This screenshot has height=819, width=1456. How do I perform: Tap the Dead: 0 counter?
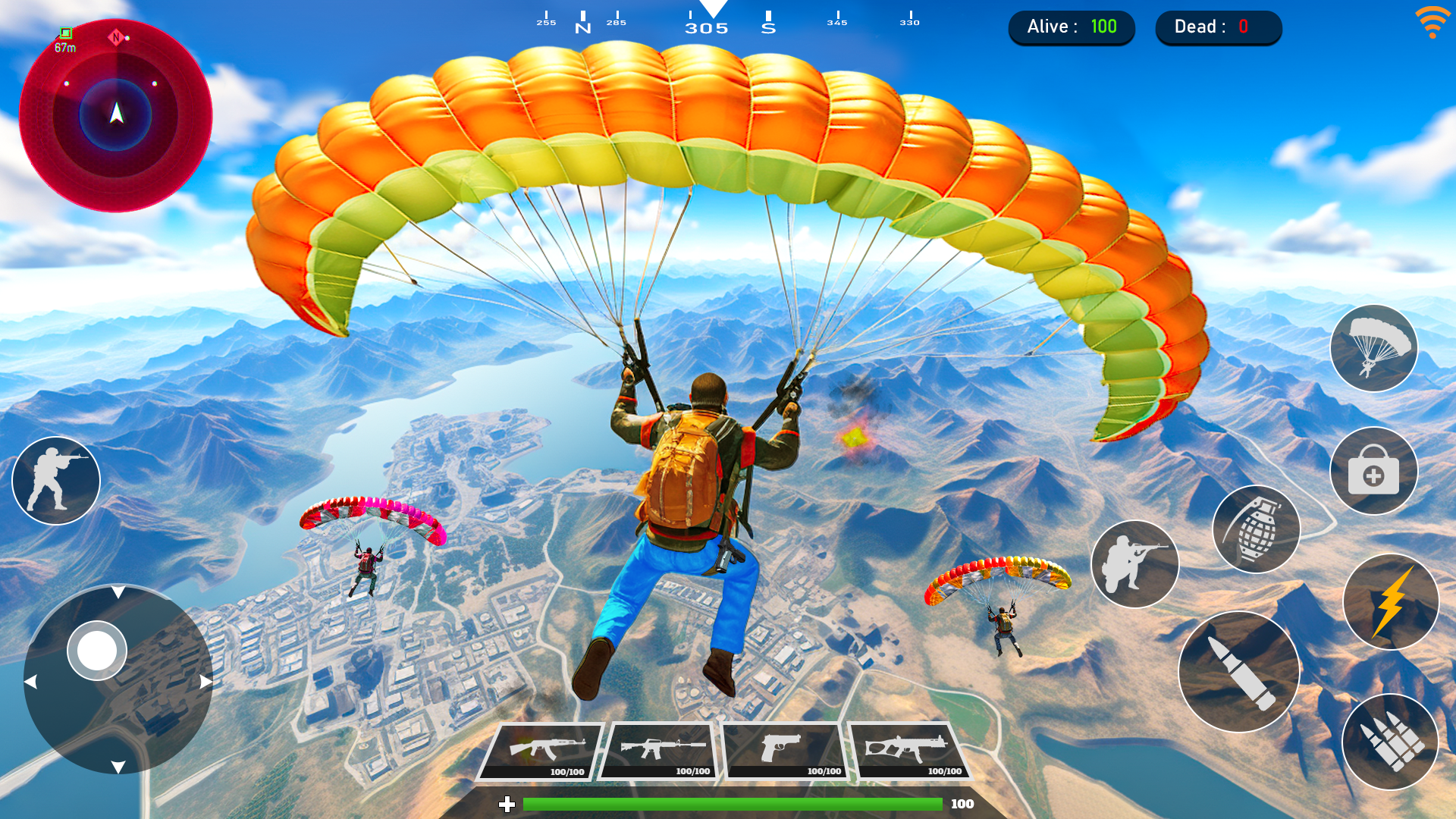1218,27
